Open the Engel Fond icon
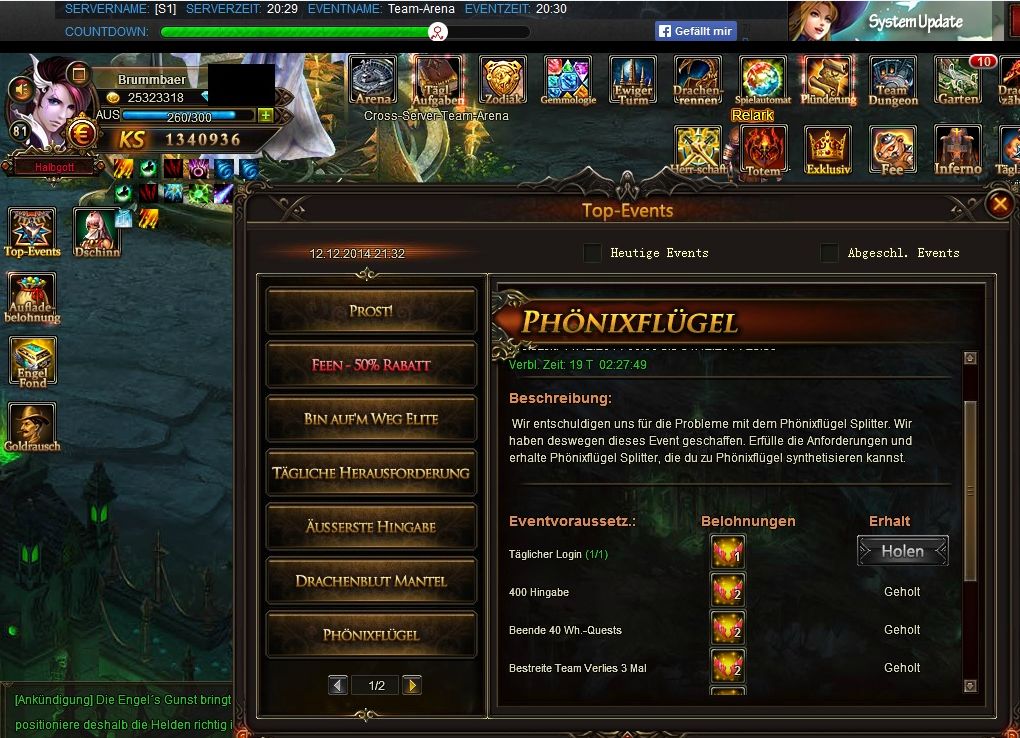The image size is (1020, 738). pyautogui.click(x=33, y=362)
